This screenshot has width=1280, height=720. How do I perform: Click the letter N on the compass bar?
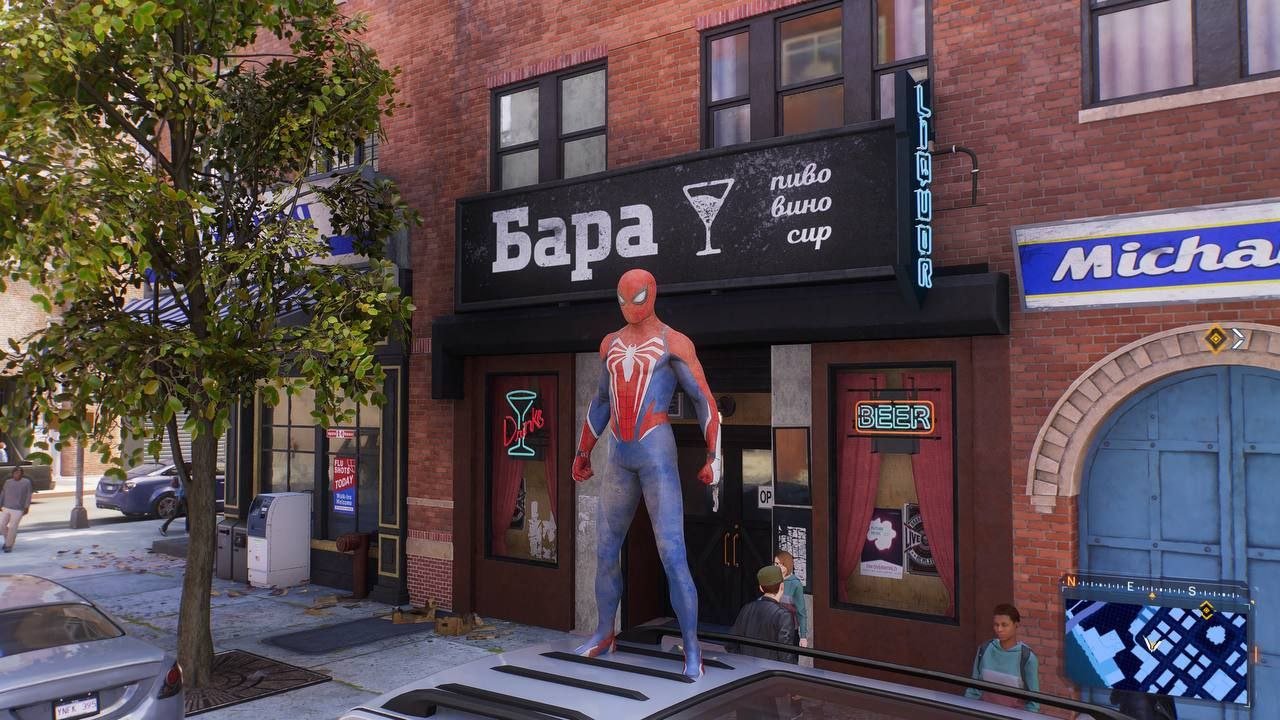click(1071, 582)
